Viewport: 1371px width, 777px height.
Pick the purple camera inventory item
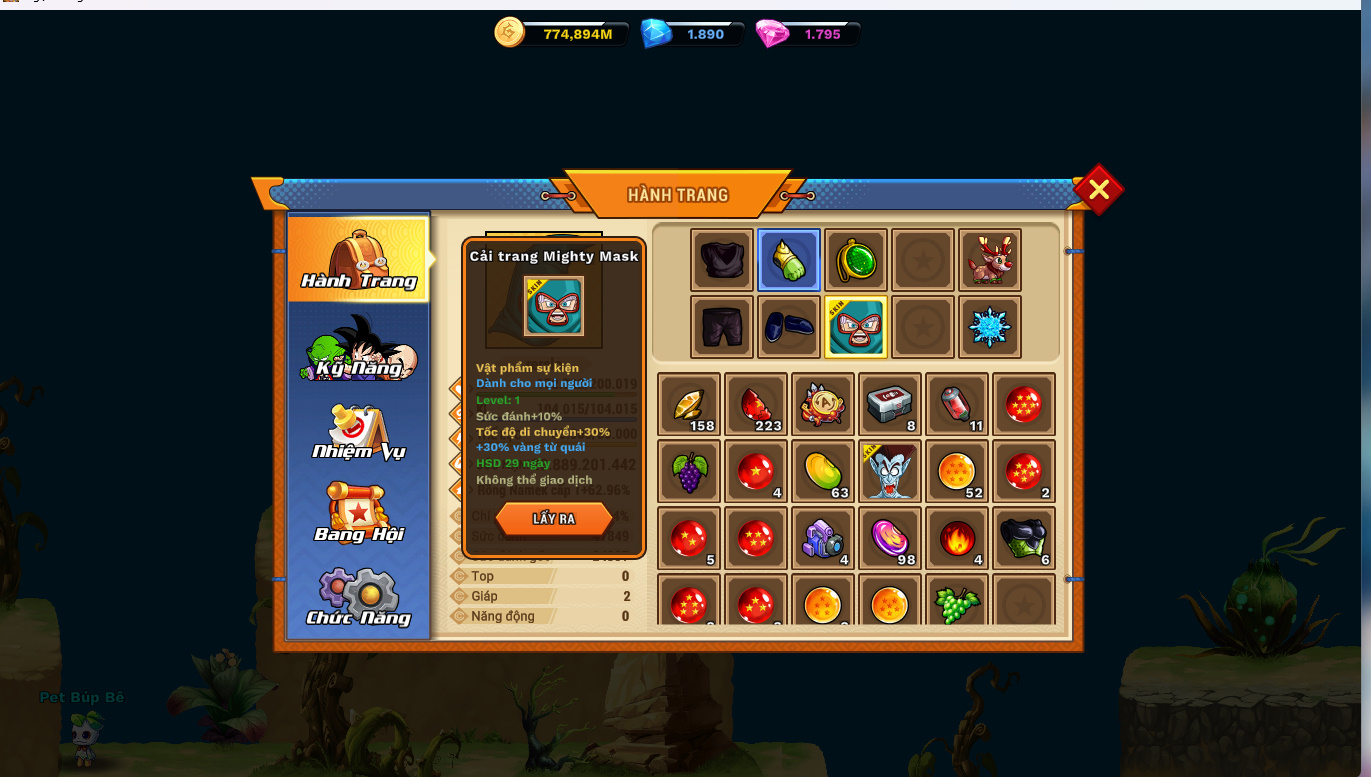click(823, 538)
